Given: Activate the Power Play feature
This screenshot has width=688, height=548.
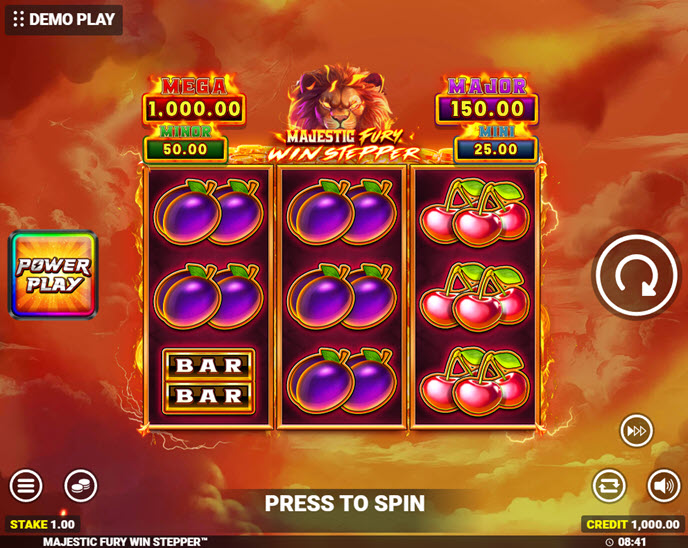Looking at the screenshot, I should [53, 275].
